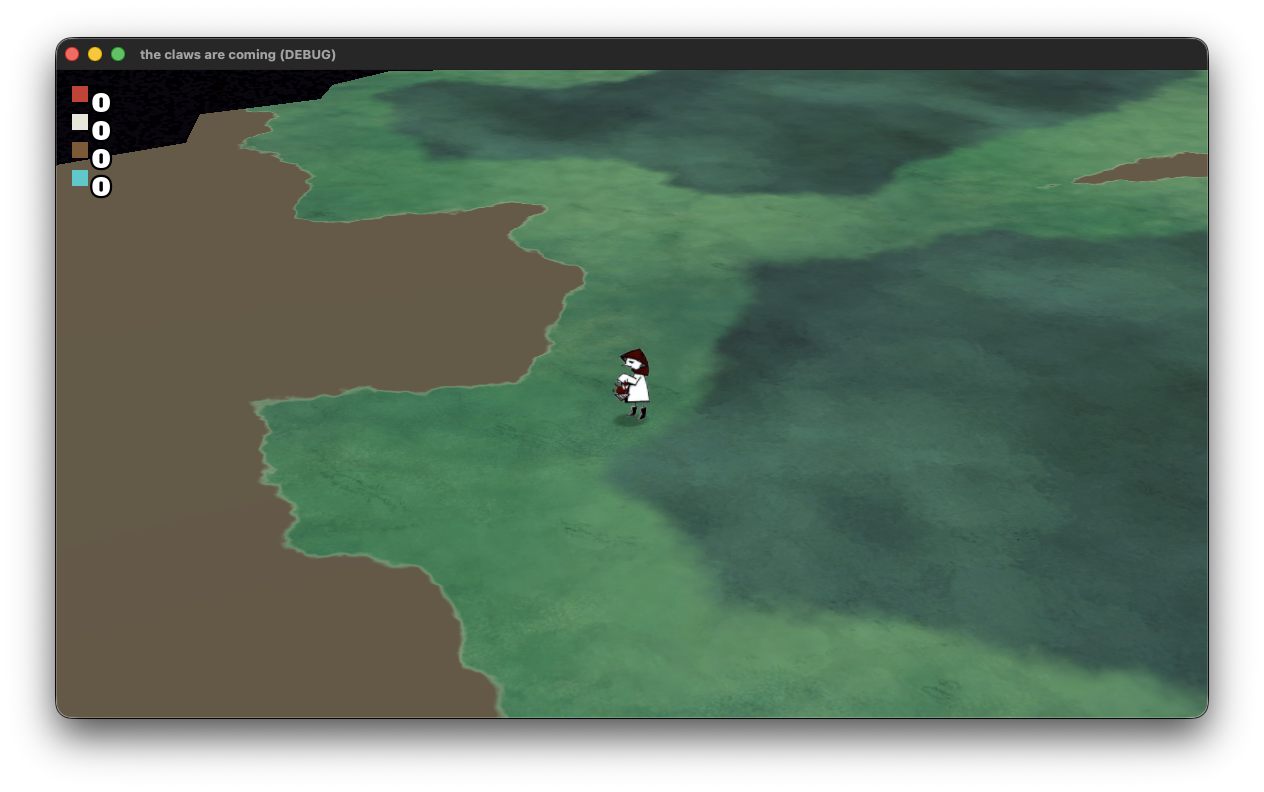Screen dimensions: 1264x792
Task: Select the white resource square icon
Action: click(80, 122)
